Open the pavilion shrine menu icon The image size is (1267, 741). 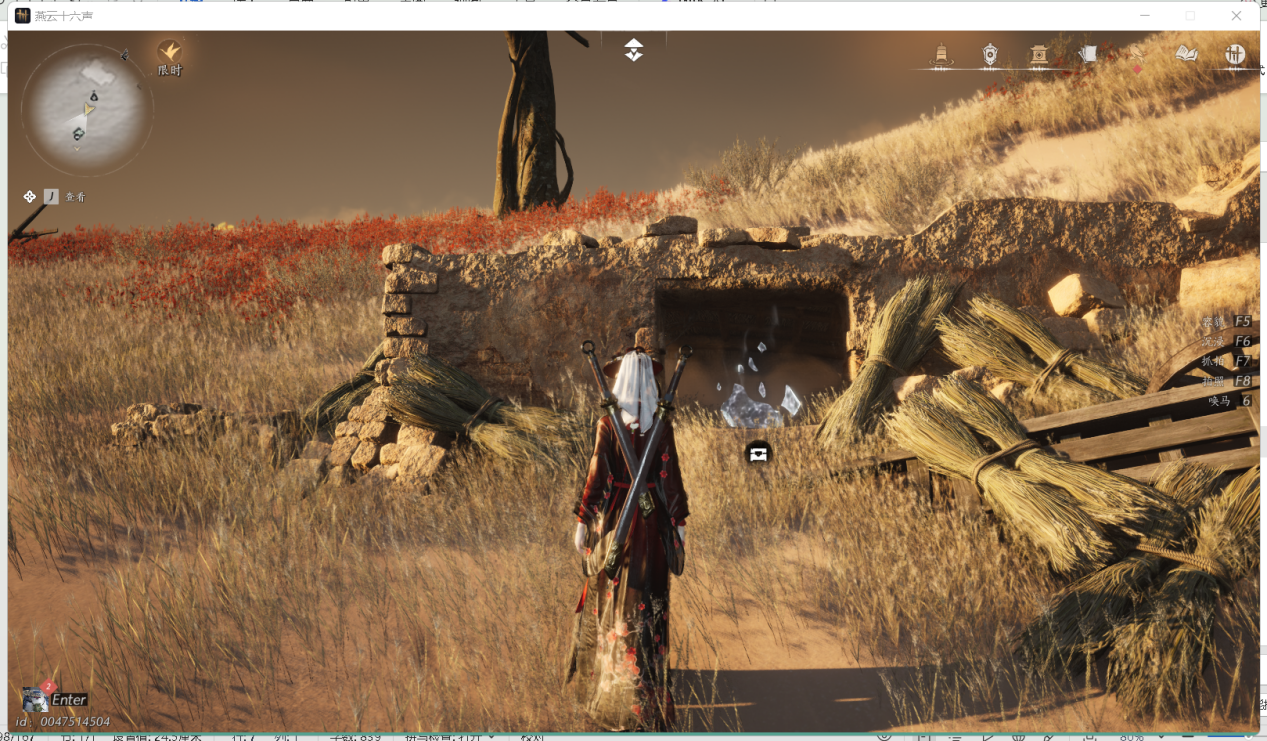(1039, 55)
